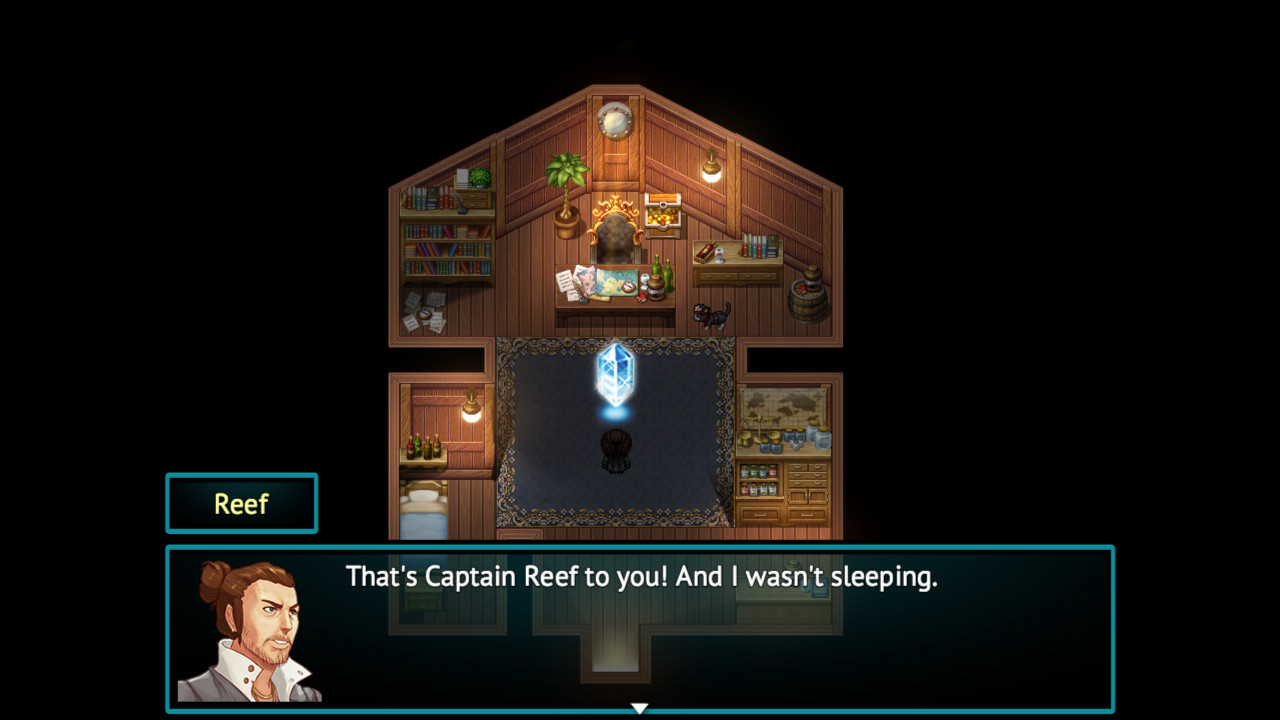The height and width of the screenshot is (720, 1280).
Task: Toggle the wall lamp above the chest
Action: pyautogui.click(x=710, y=164)
